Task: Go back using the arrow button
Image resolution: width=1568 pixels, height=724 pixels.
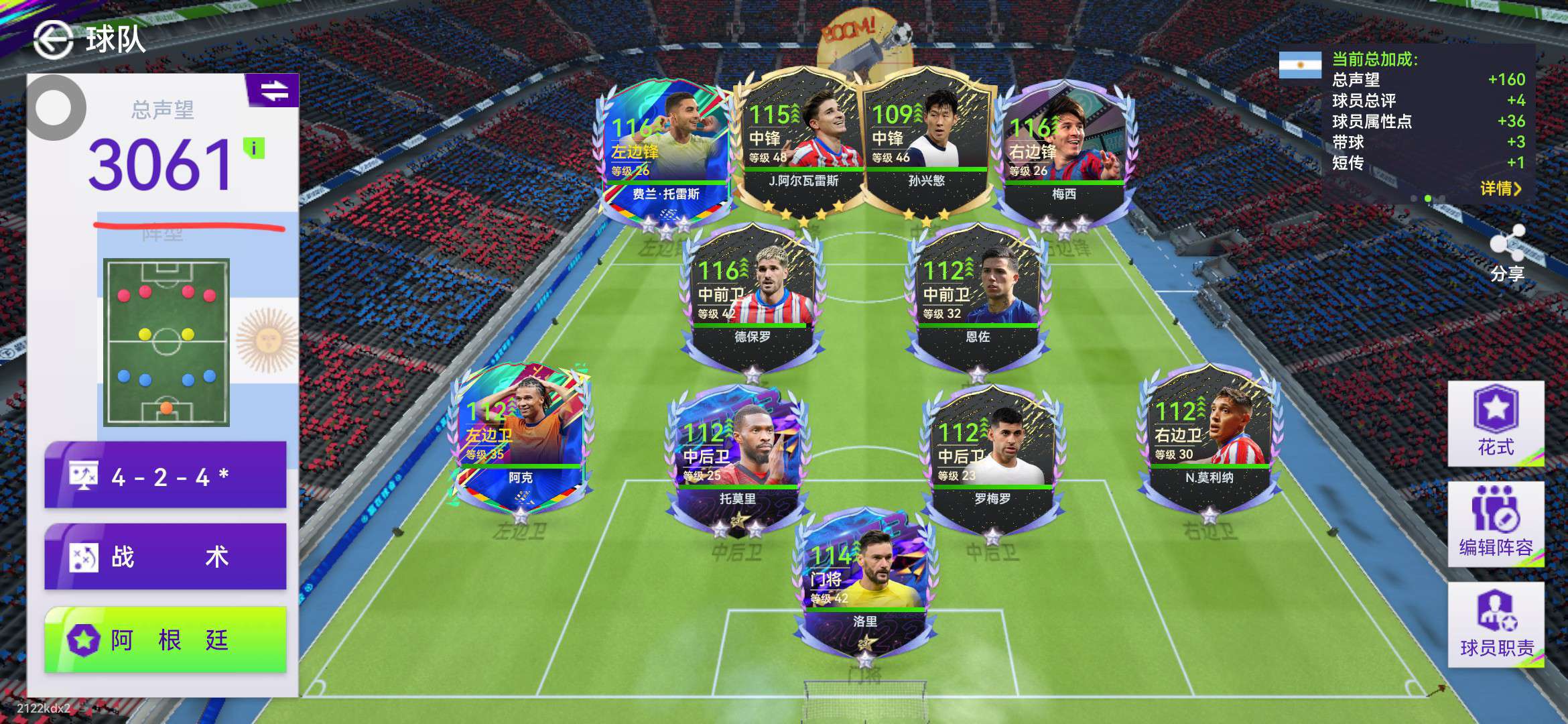Action: click(x=53, y=40)
